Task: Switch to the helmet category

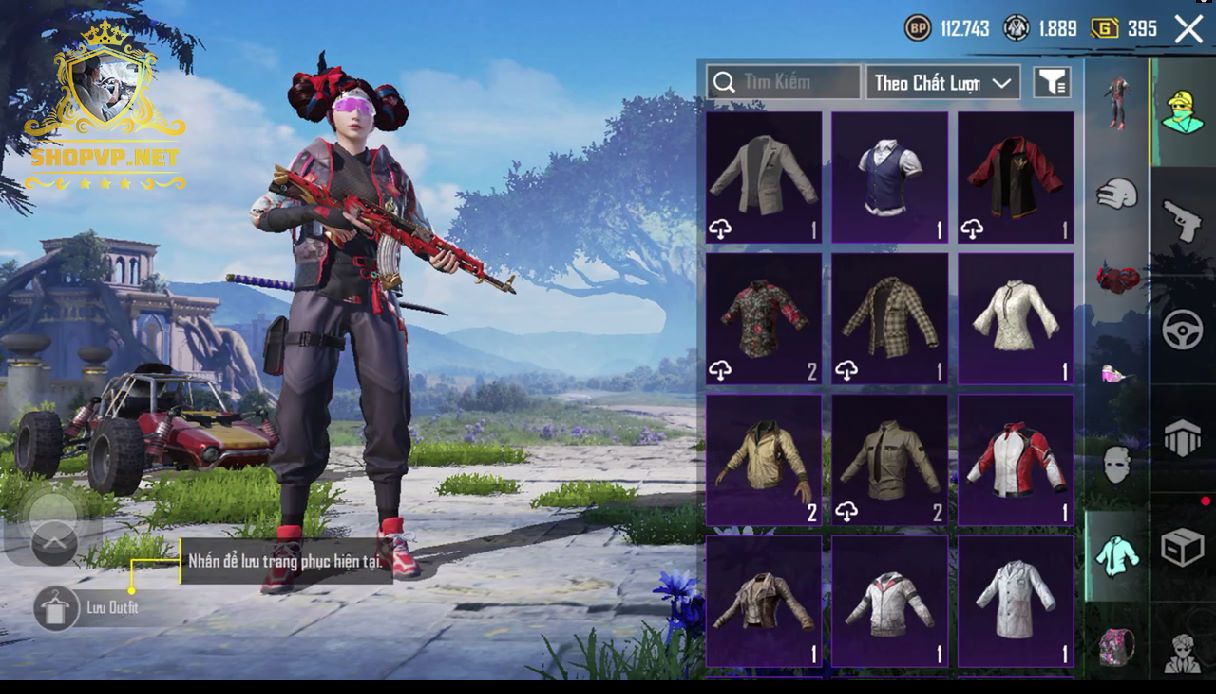Action: coord(1117,193)
